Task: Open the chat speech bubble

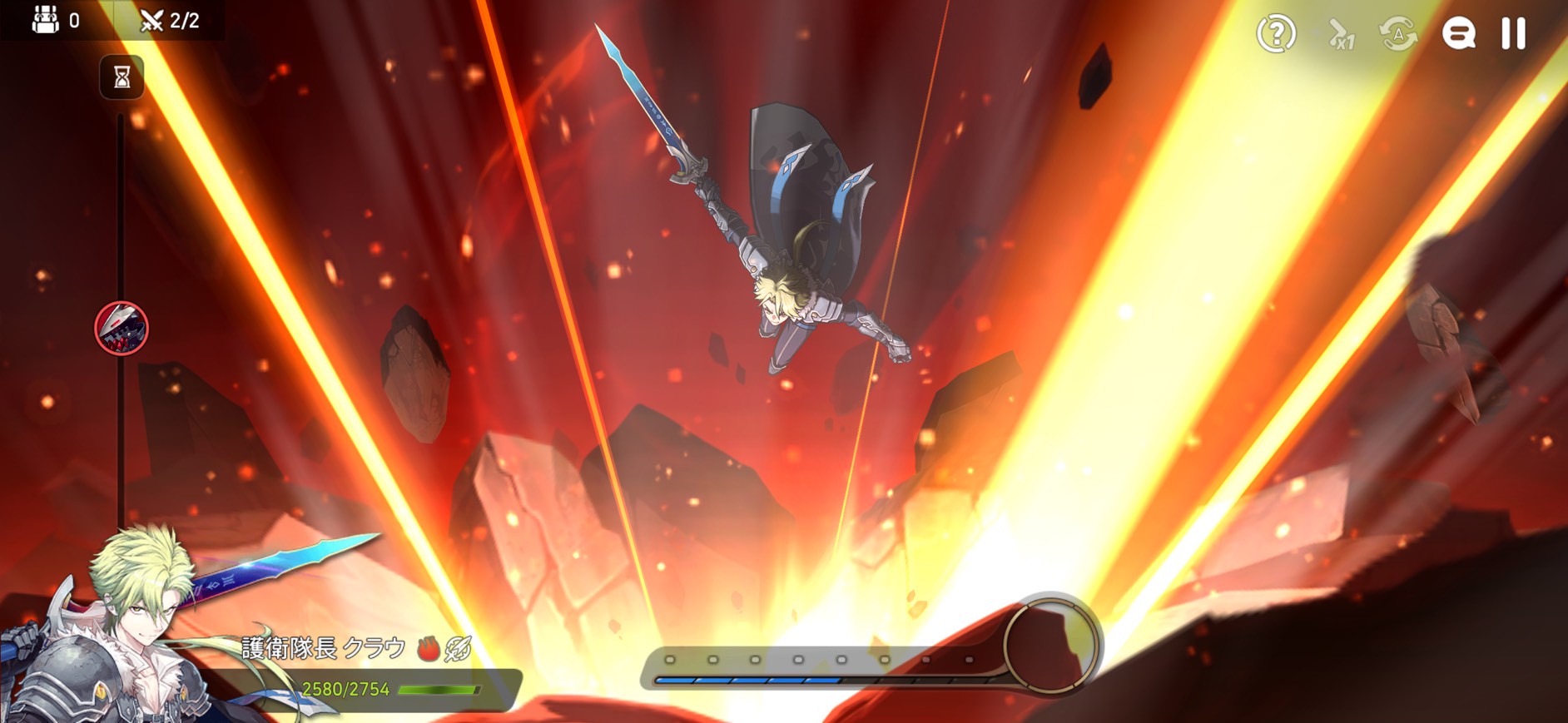Action: 1458,34
